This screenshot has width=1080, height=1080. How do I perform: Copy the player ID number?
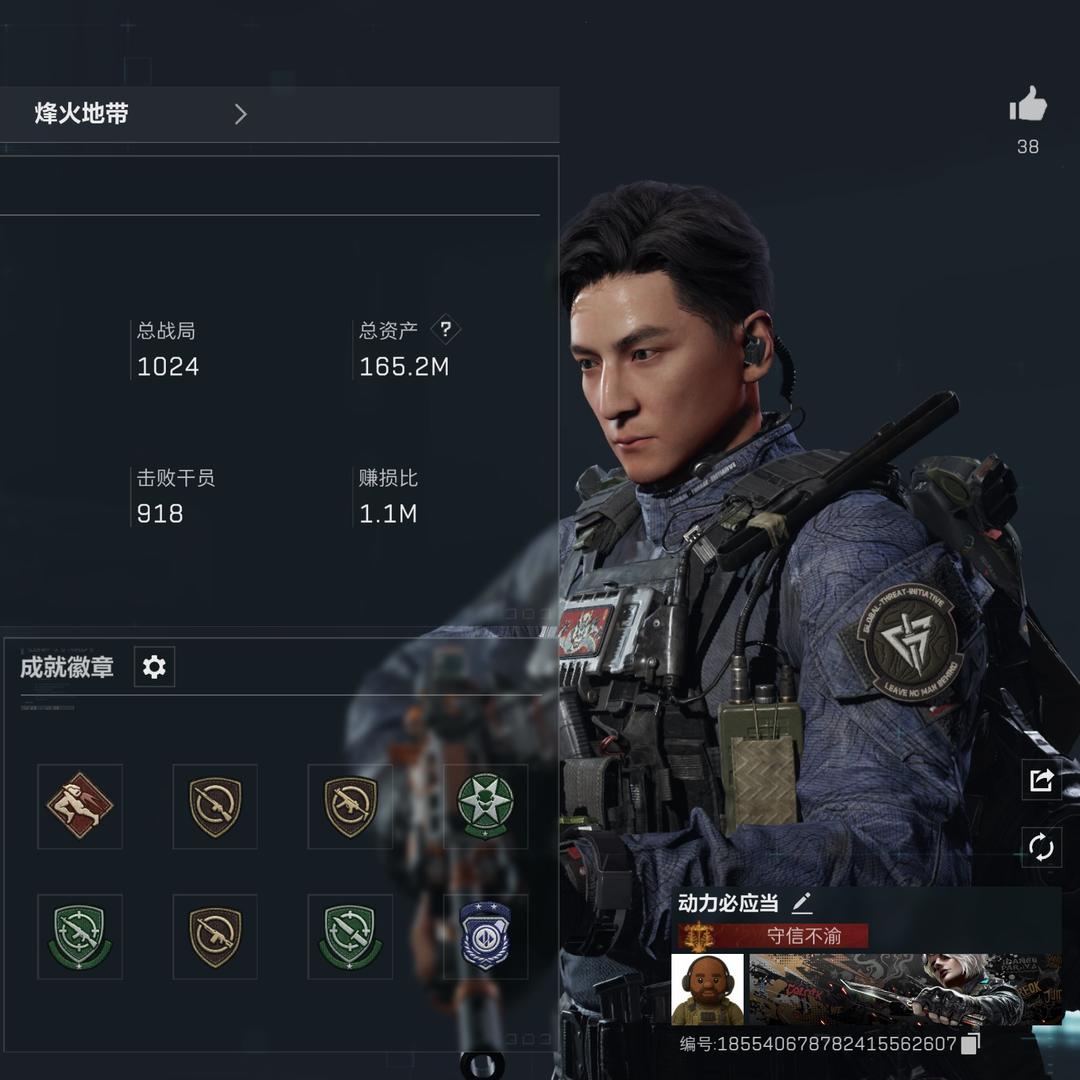969,1044
